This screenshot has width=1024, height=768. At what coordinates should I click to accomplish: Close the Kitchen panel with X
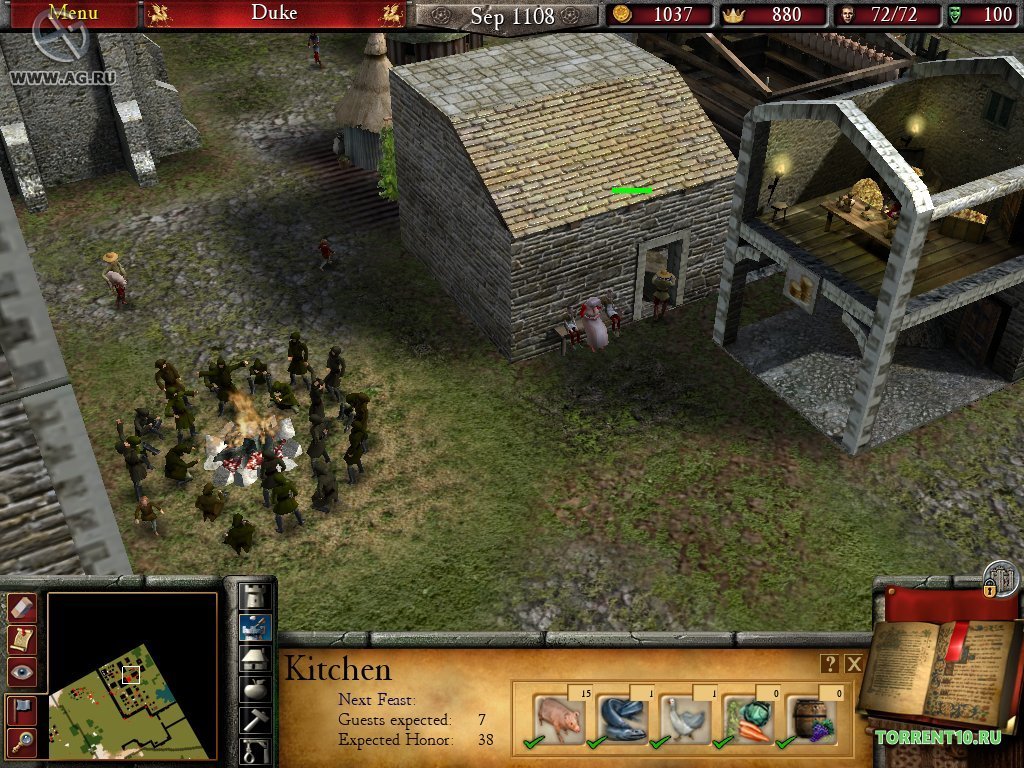(x=854, y=664)
